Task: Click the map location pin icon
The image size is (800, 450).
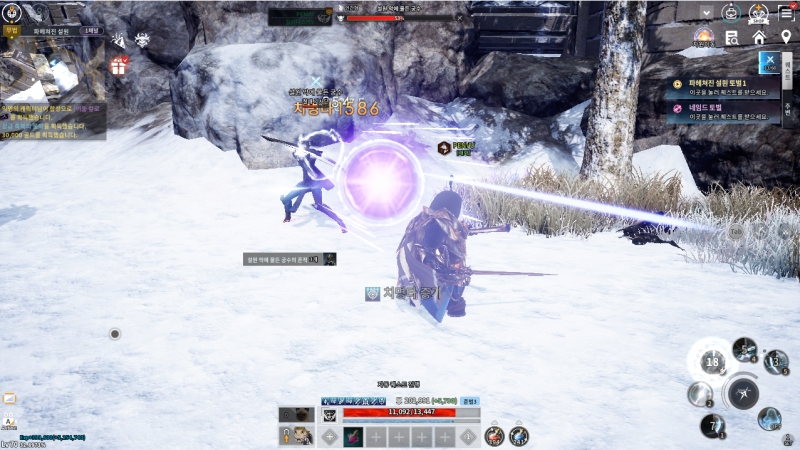Action: tap(785, 38)
